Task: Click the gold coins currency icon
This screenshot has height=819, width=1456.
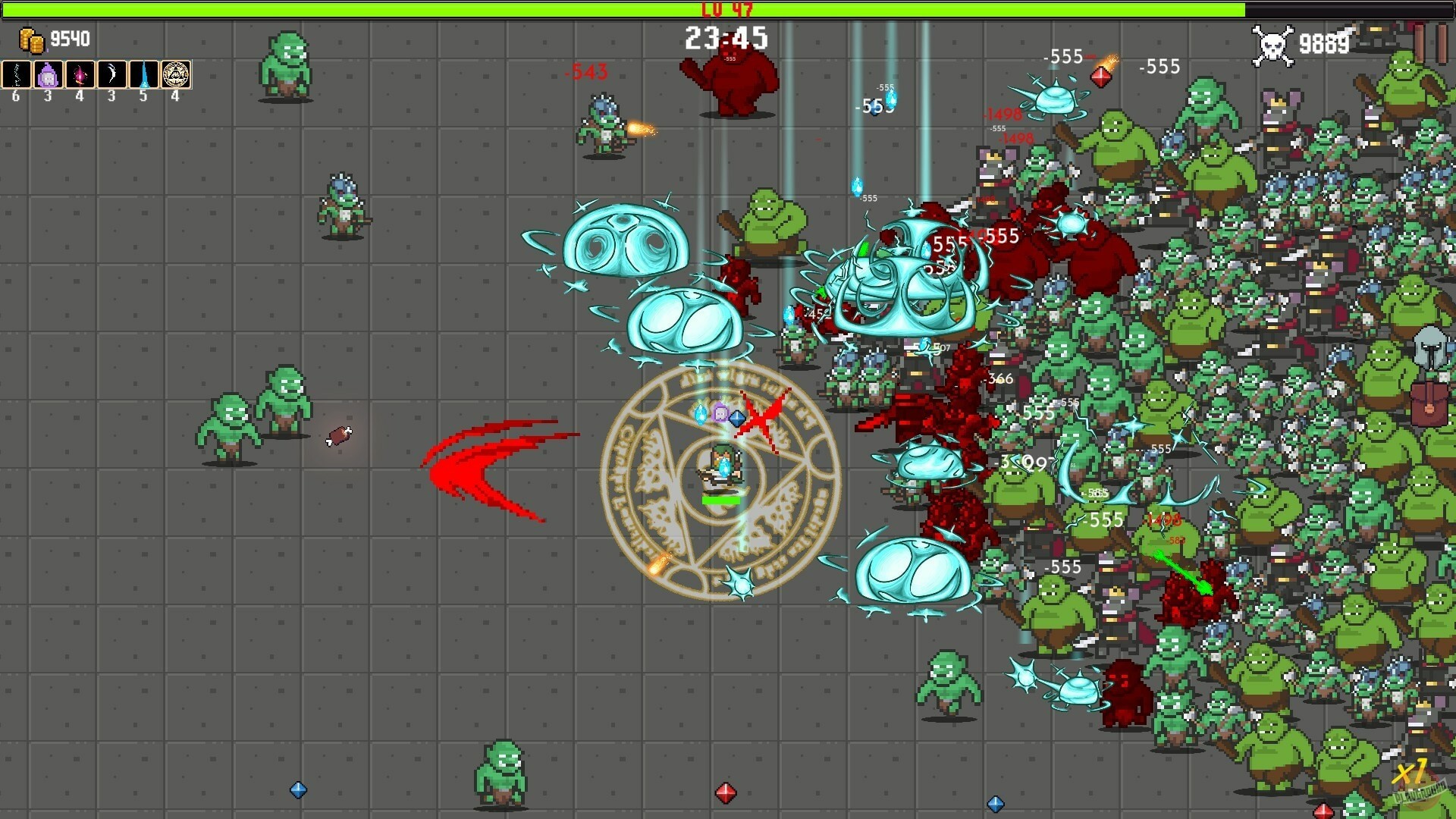Action: pos(32,38)
